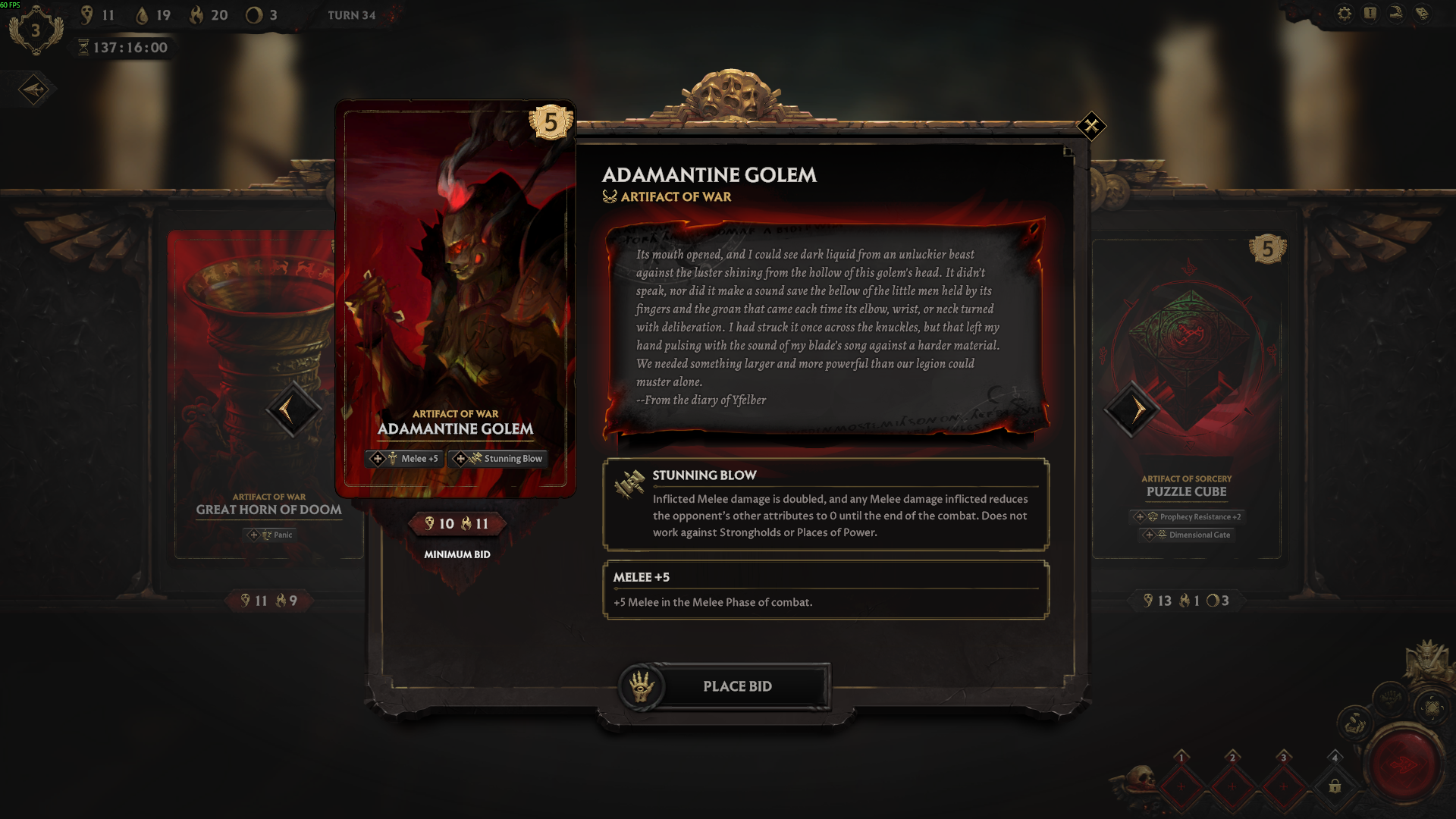The image size is (1456, 819).
Task: Close the artifact detail panel
Action: (1091, 126)
